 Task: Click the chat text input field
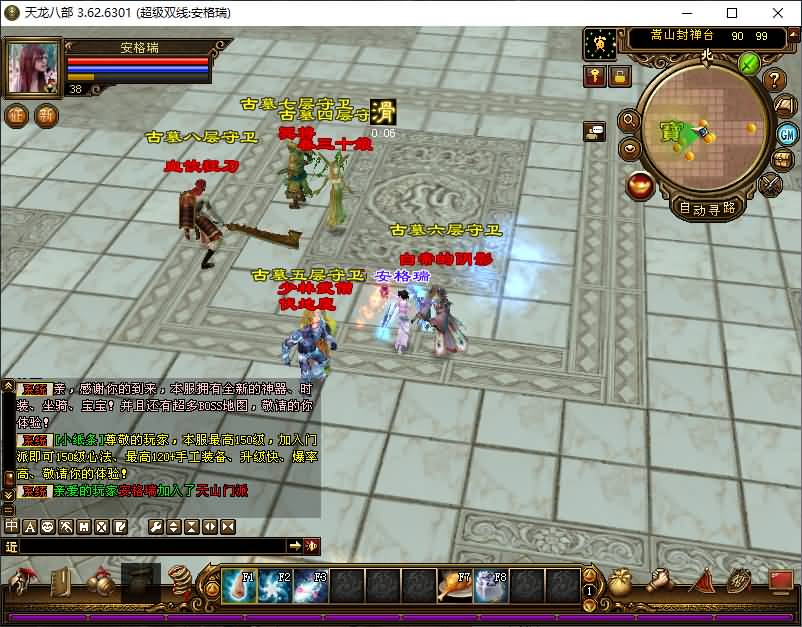coord(150,546)
